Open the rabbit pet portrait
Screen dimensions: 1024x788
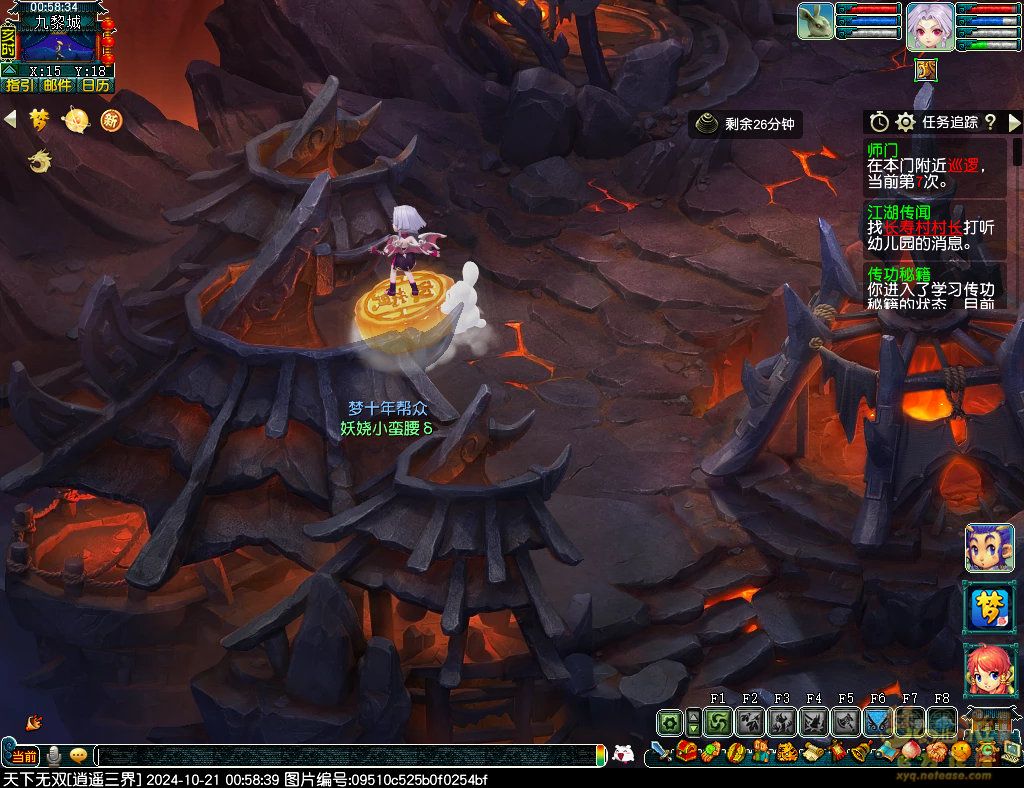tap(816, 22)
